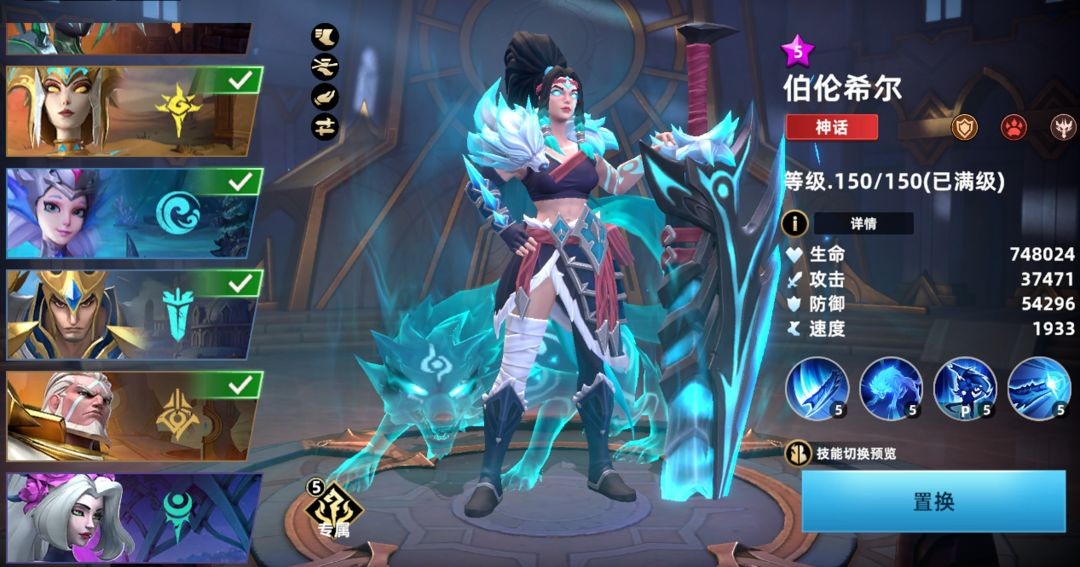Image resolution: width=1080 pixels, height=567 pixels.
Task: Select the silver-haired rose lady hero card
Action: pyautogui.click(x=133, y=517)
